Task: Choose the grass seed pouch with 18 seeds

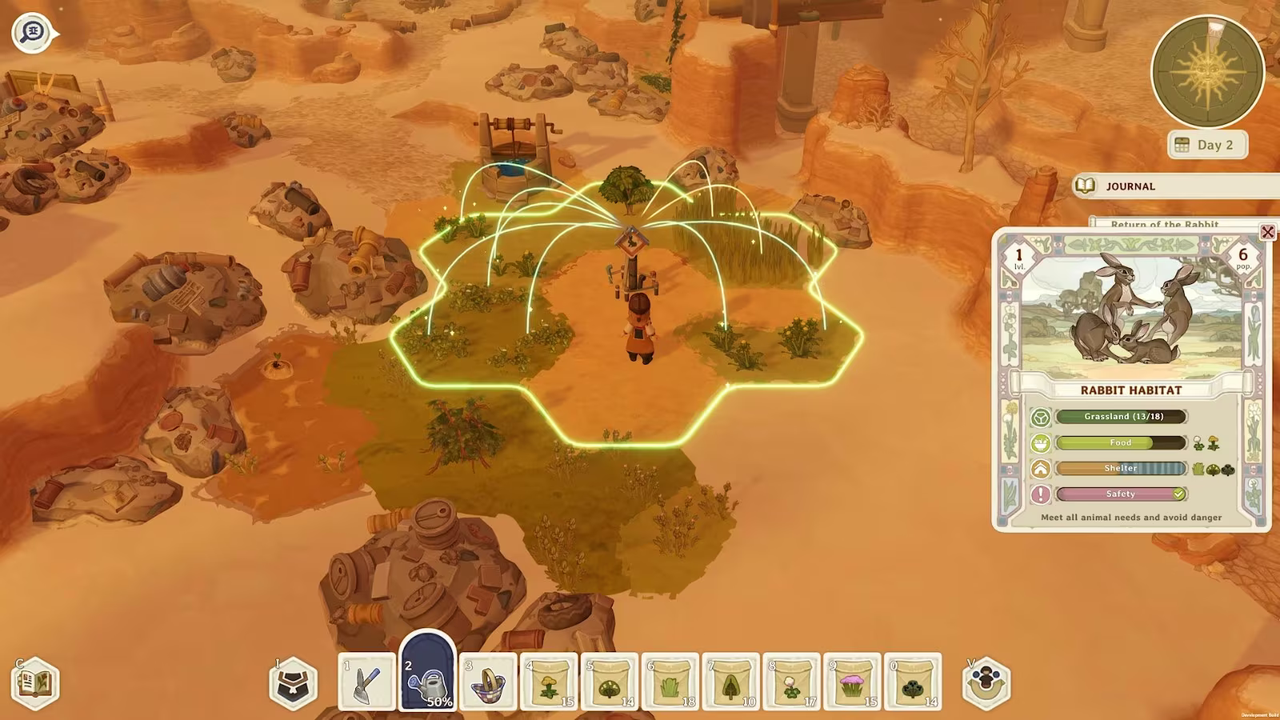Action: [x=670, y=682]
